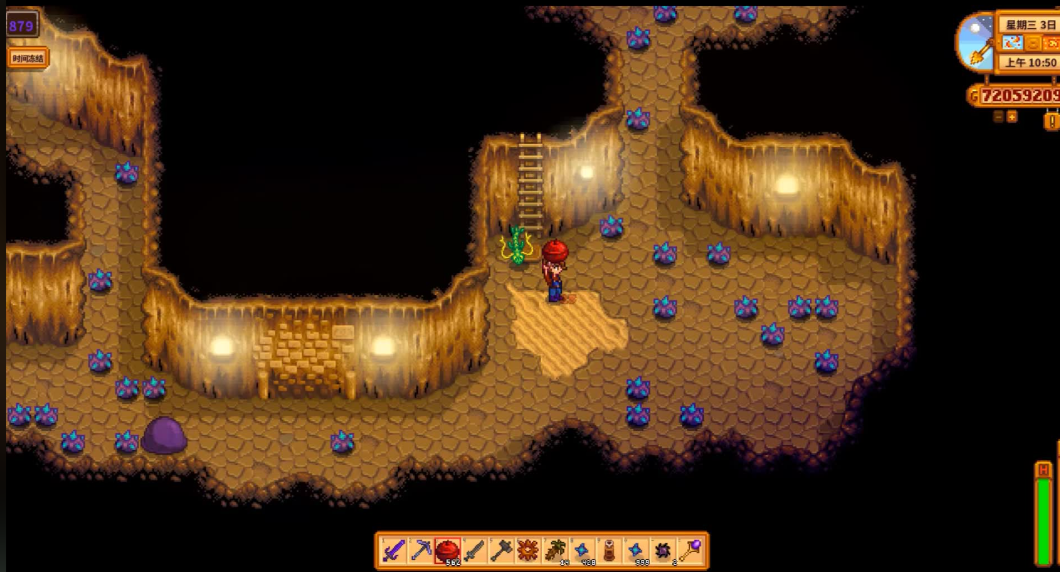Open the journal exclamation mark icon
Screen dimensions: 1060x572
coord(1051,121)
